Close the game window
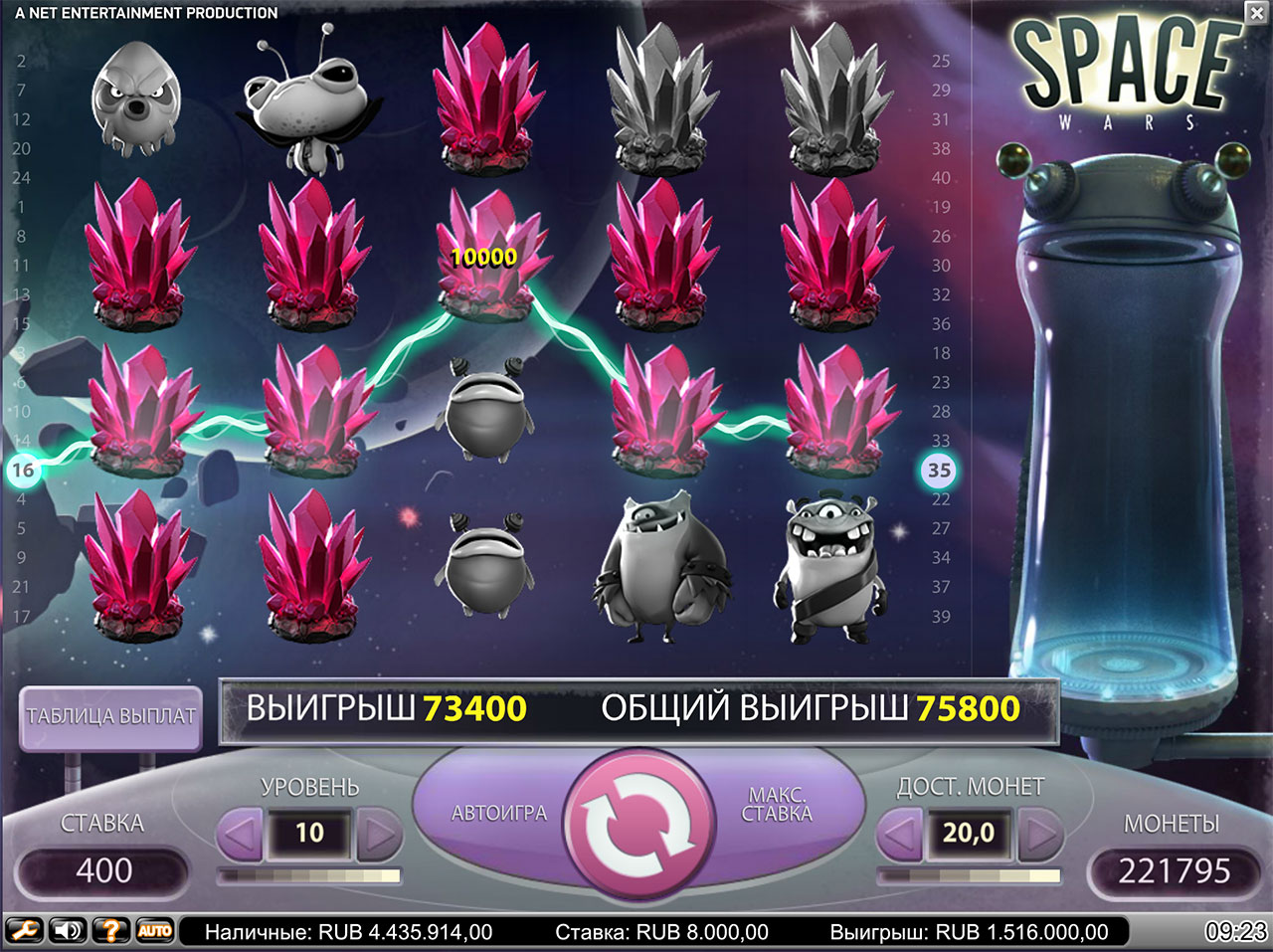Image resolution: width=1273 pixels, height=952 pixels. [1257, 12]
